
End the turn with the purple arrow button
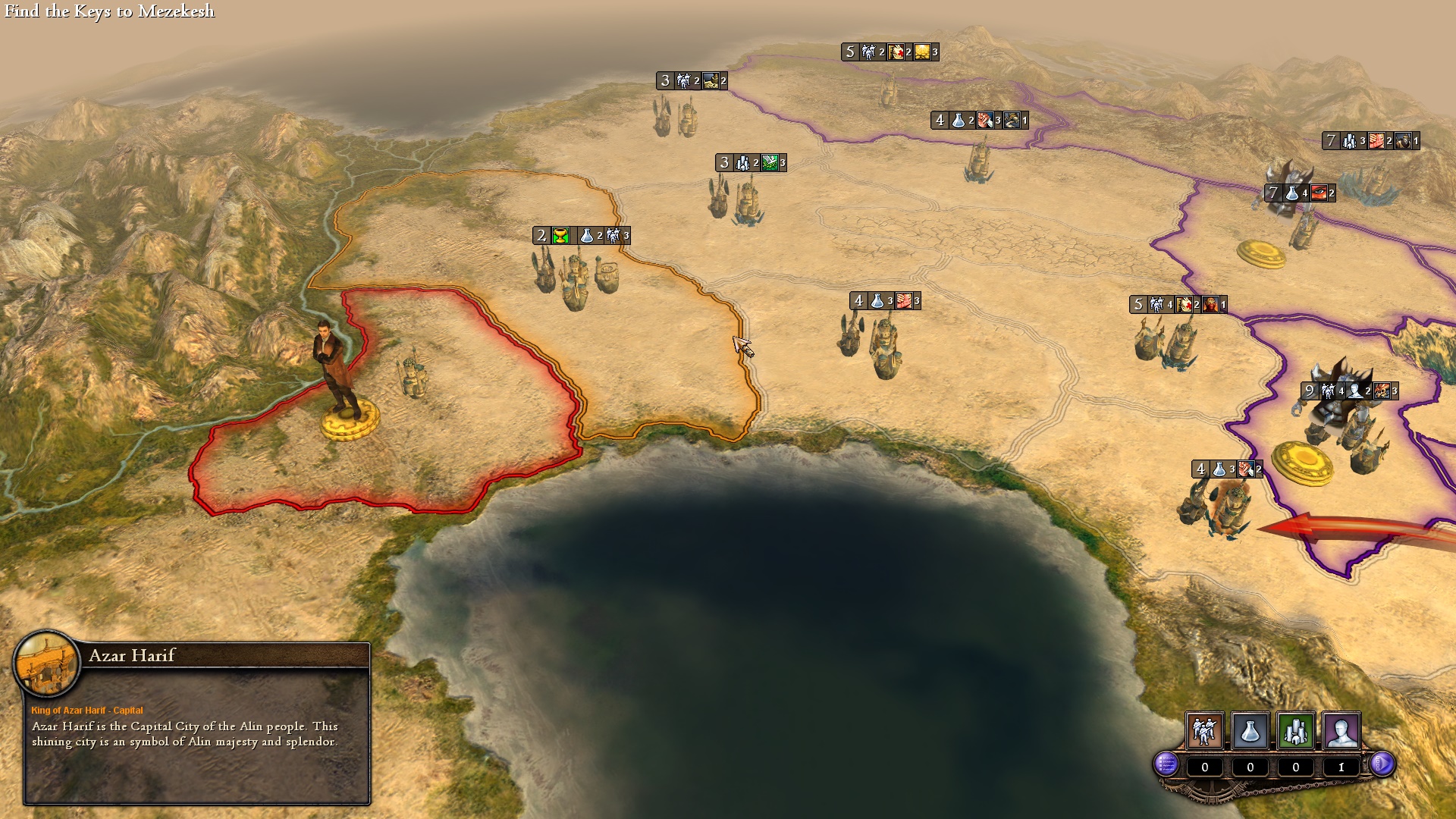pyautogui.click(x=1382, y=764)
